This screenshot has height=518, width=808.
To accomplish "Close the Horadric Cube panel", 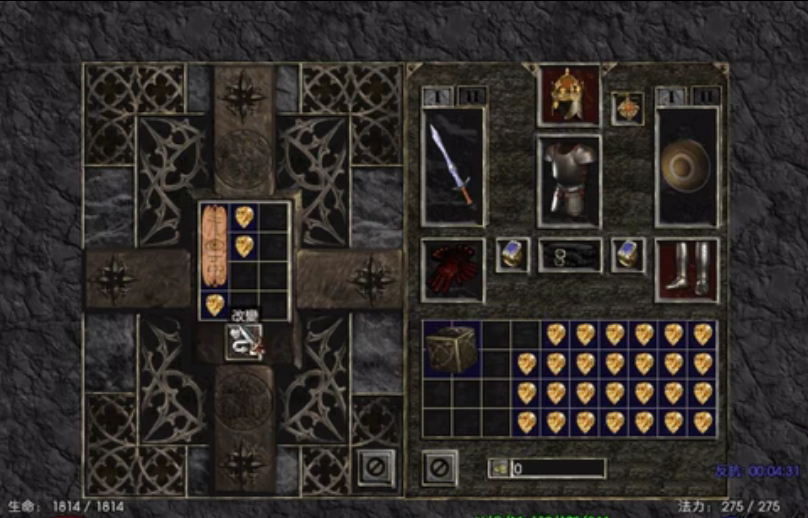I will pyautogui.click(x=374, y=467).
